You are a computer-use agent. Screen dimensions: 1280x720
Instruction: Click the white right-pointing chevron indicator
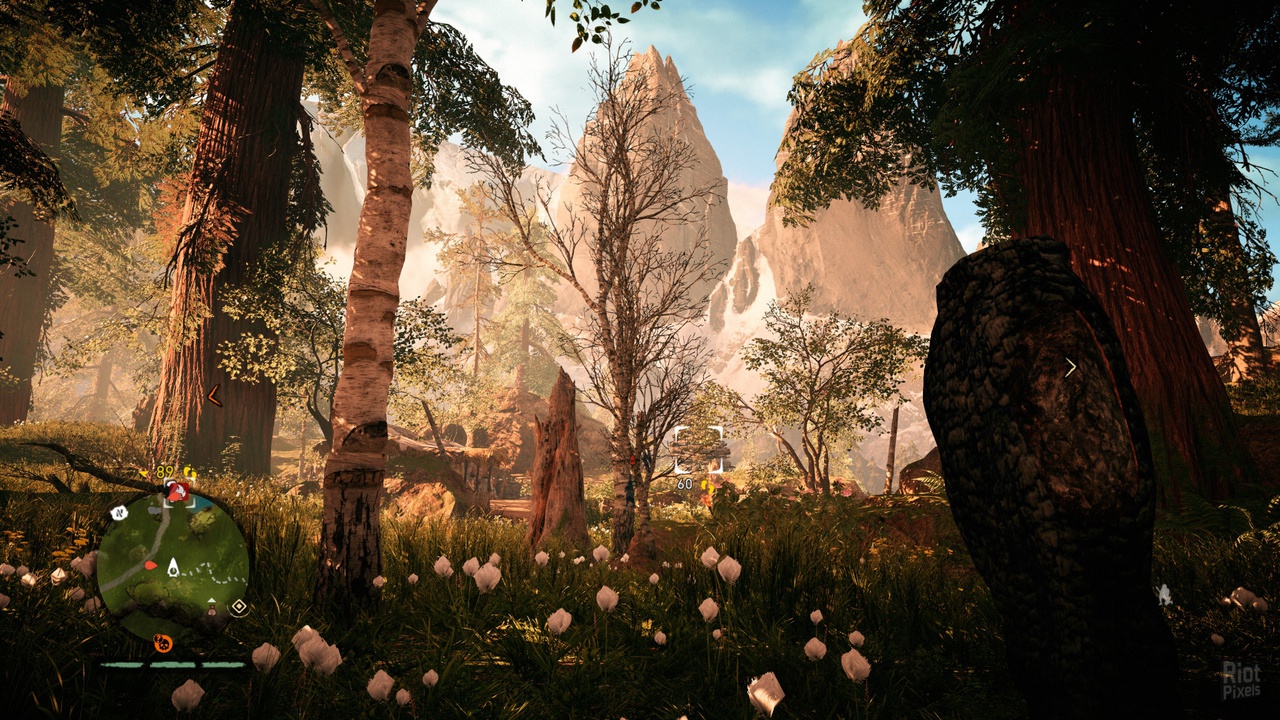(x=1070, y=367)
